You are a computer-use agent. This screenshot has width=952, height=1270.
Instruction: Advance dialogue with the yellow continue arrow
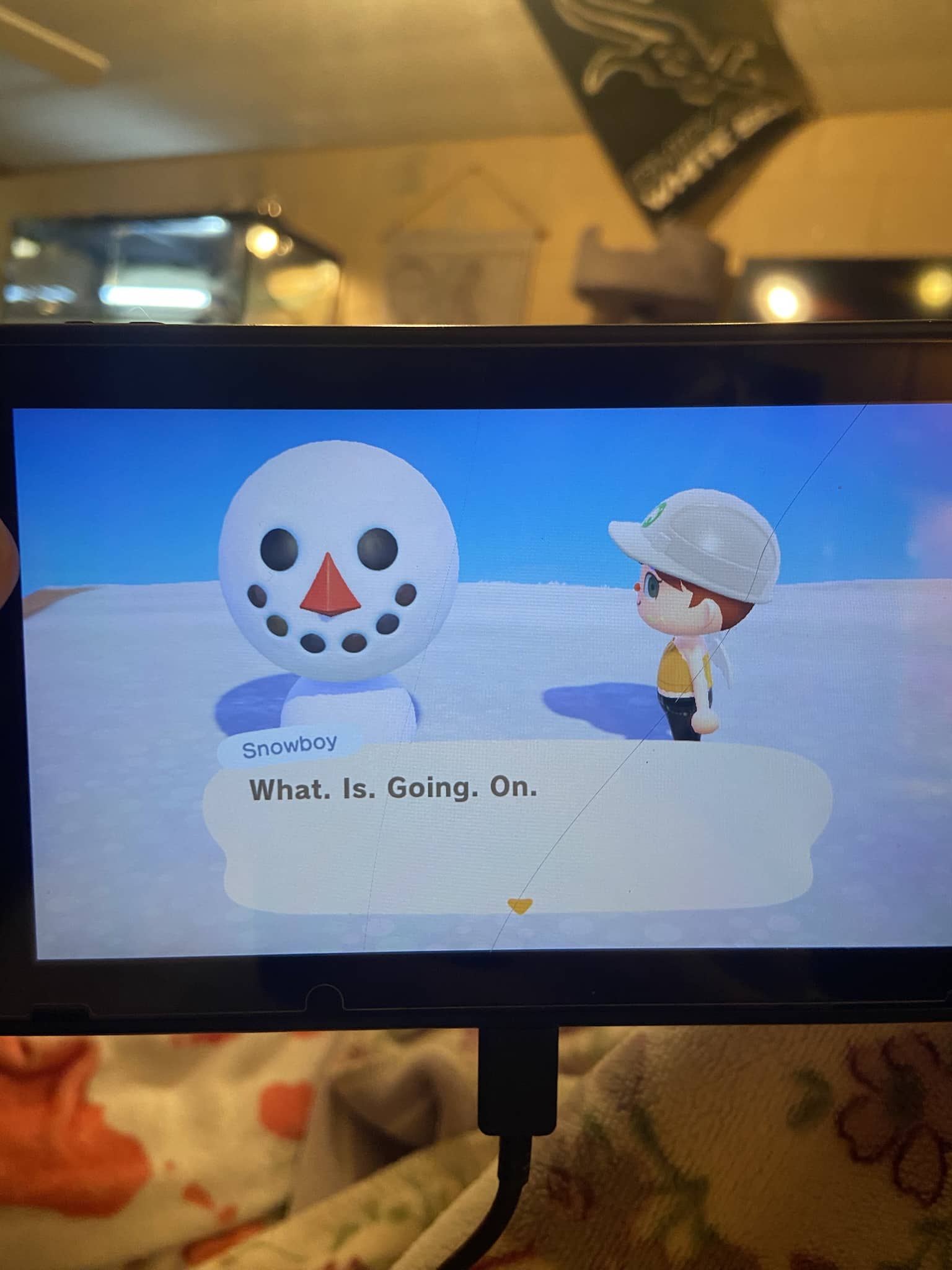(519, 906)
